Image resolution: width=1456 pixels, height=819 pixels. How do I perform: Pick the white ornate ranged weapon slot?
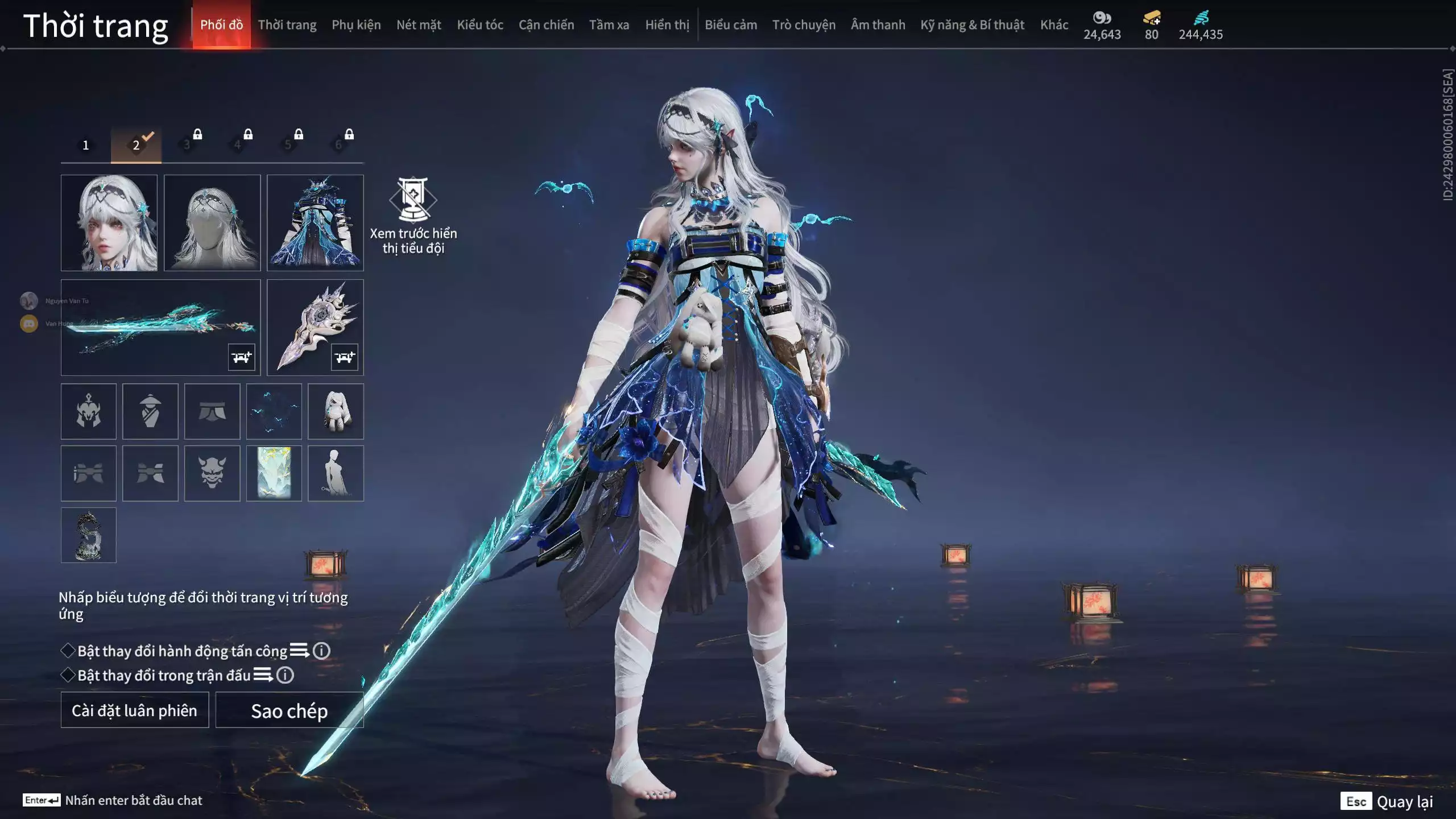coord(315,327)
